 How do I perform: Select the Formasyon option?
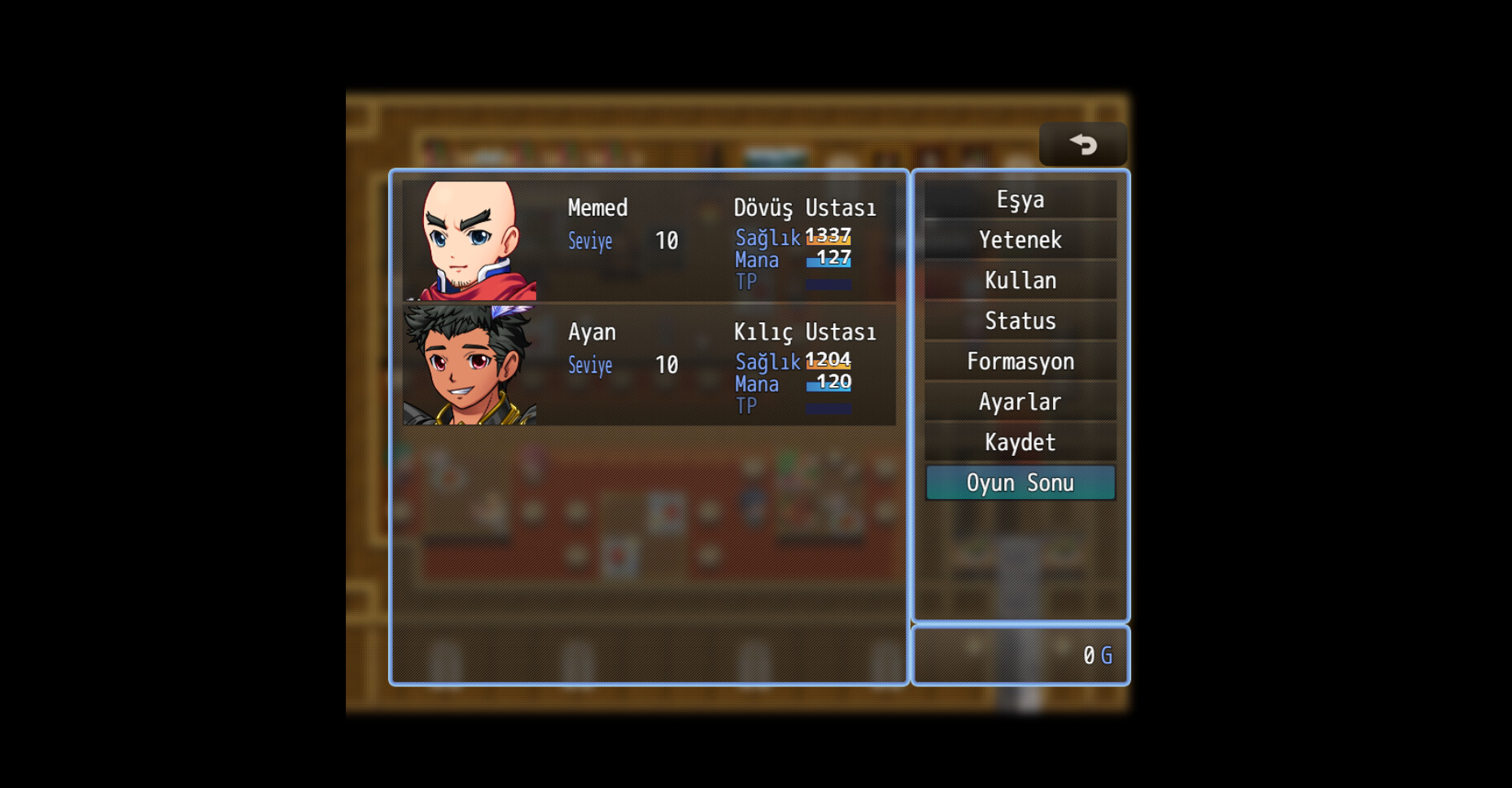click(x=1020, y=361)
